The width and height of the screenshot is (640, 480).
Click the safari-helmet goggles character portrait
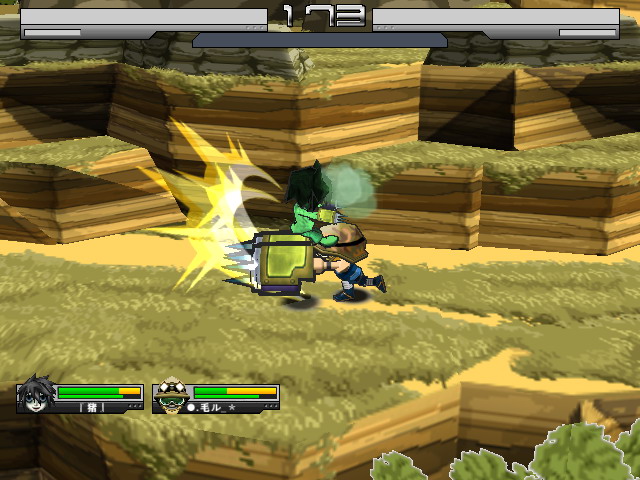point(171,396)
